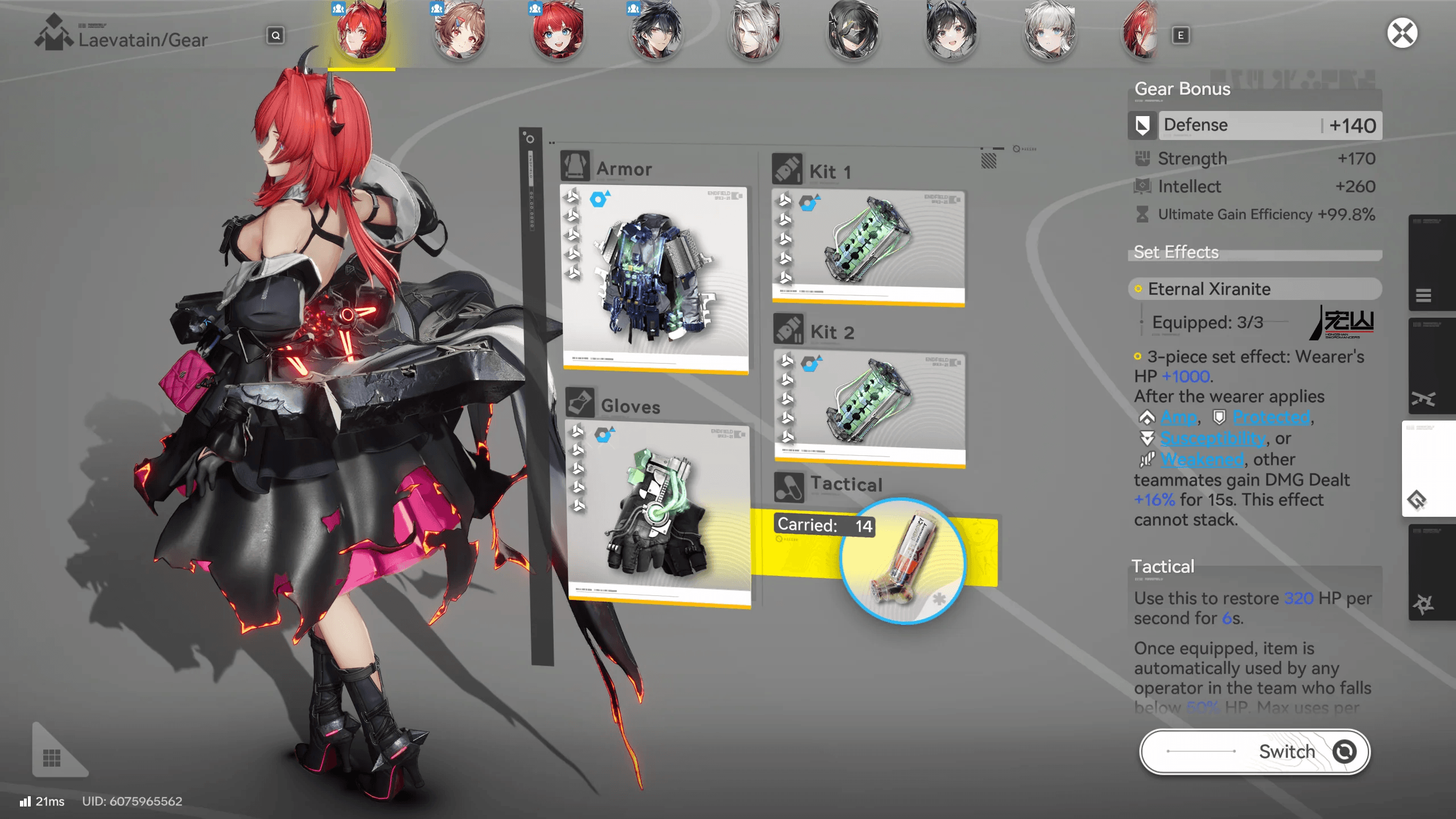The width and height of the screenshot is (1456, 819).
Task: Select the Gloves gear slot
Action: click(657, 512)
